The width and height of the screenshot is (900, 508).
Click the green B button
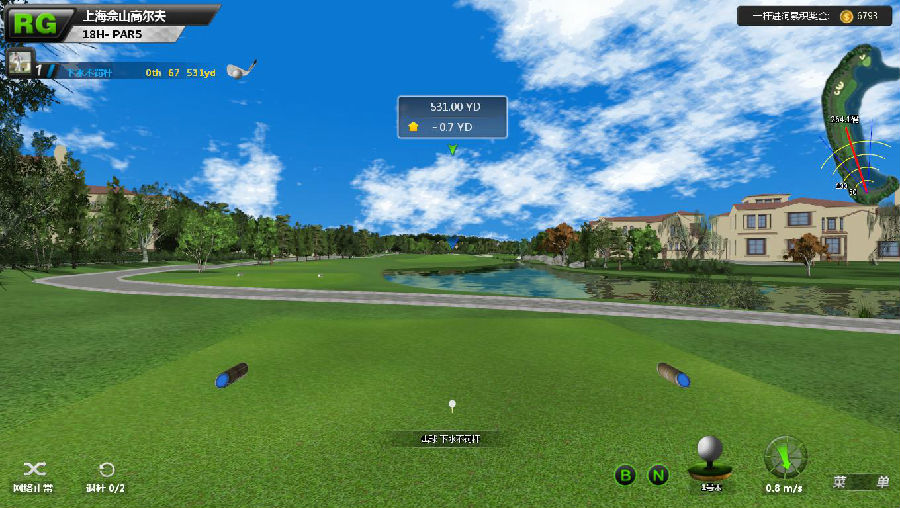pos(625,475)
